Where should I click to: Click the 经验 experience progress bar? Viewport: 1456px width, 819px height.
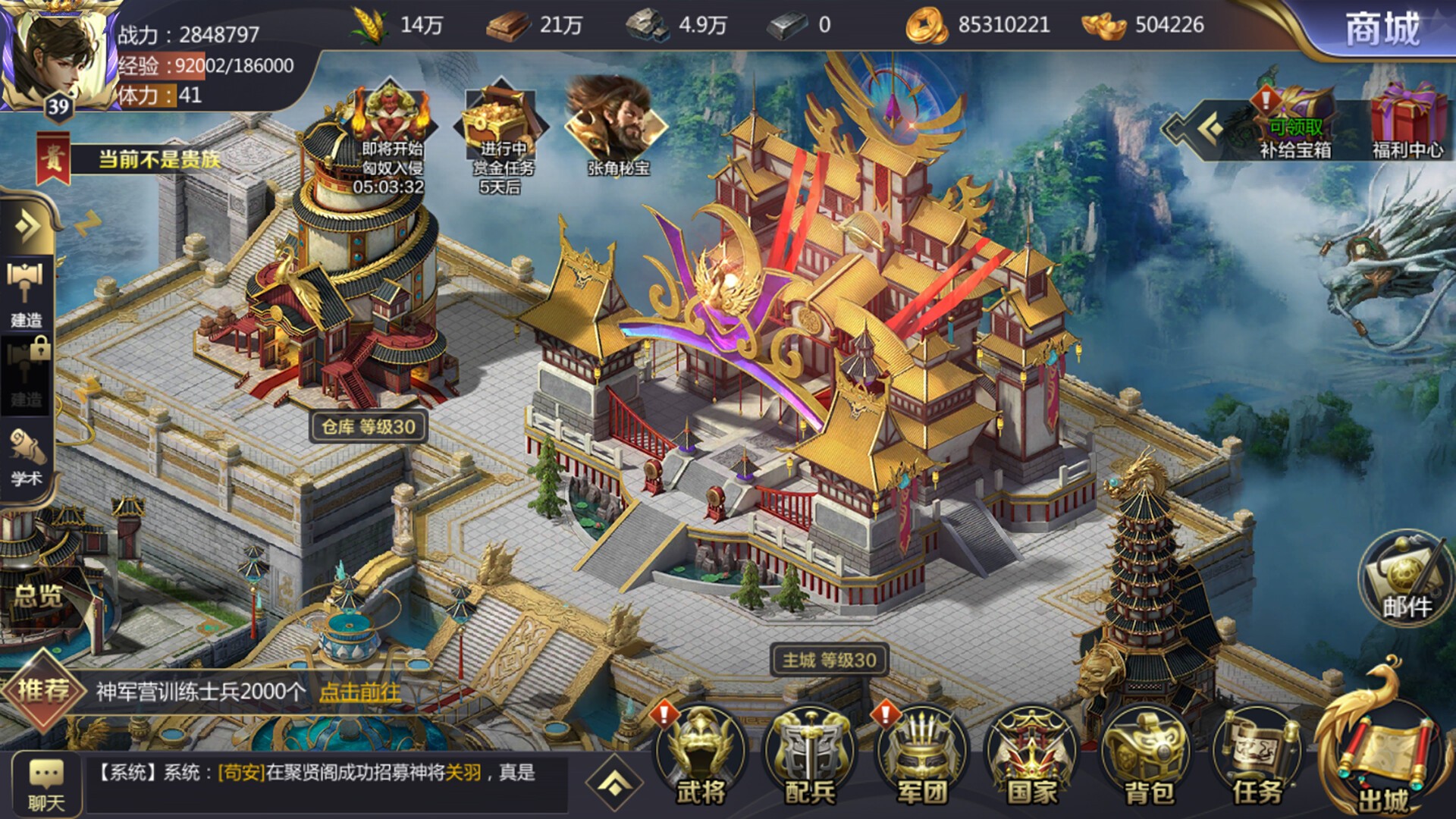coord(205,67)
